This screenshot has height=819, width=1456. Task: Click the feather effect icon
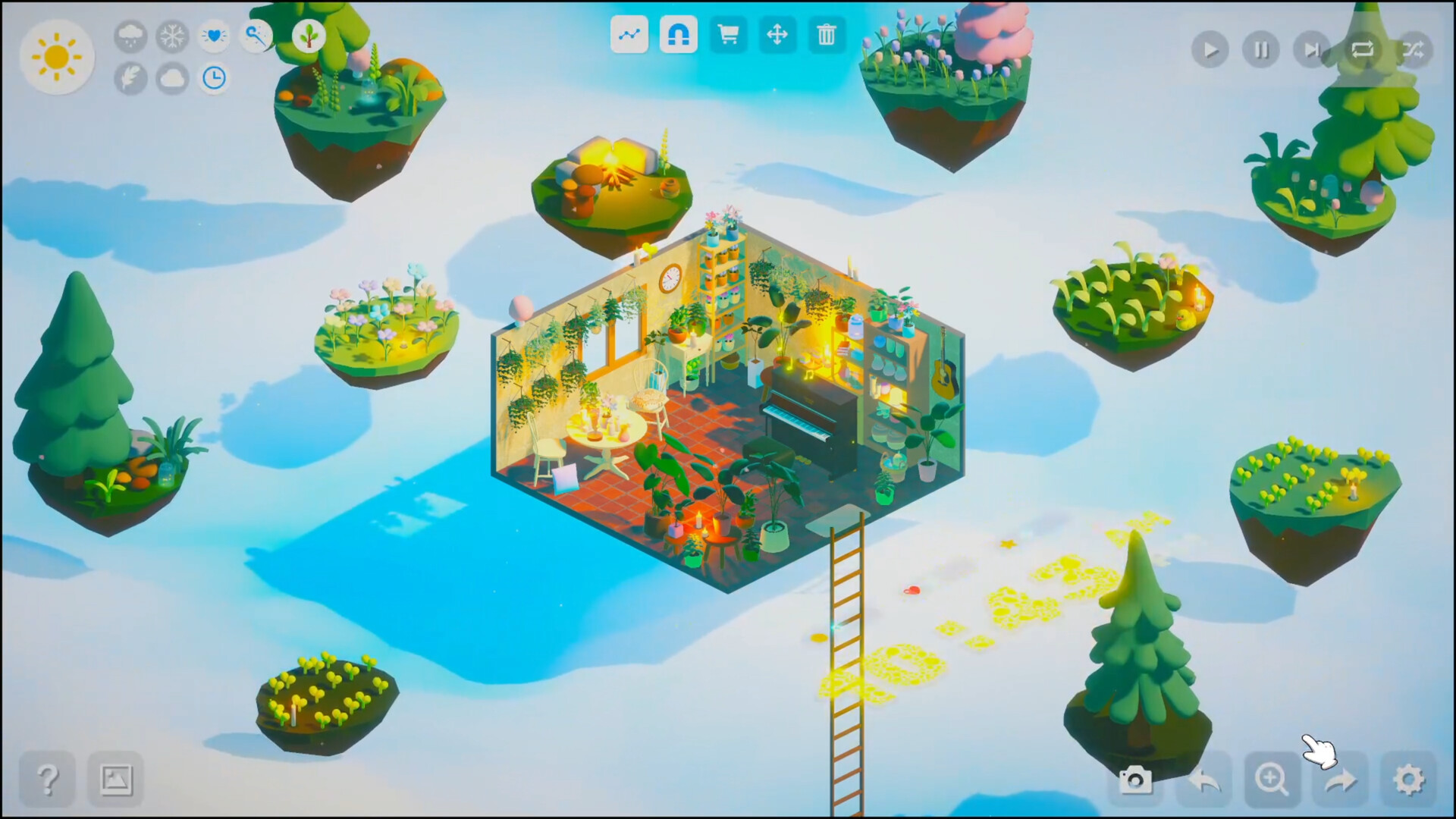(x=129, y=78)
